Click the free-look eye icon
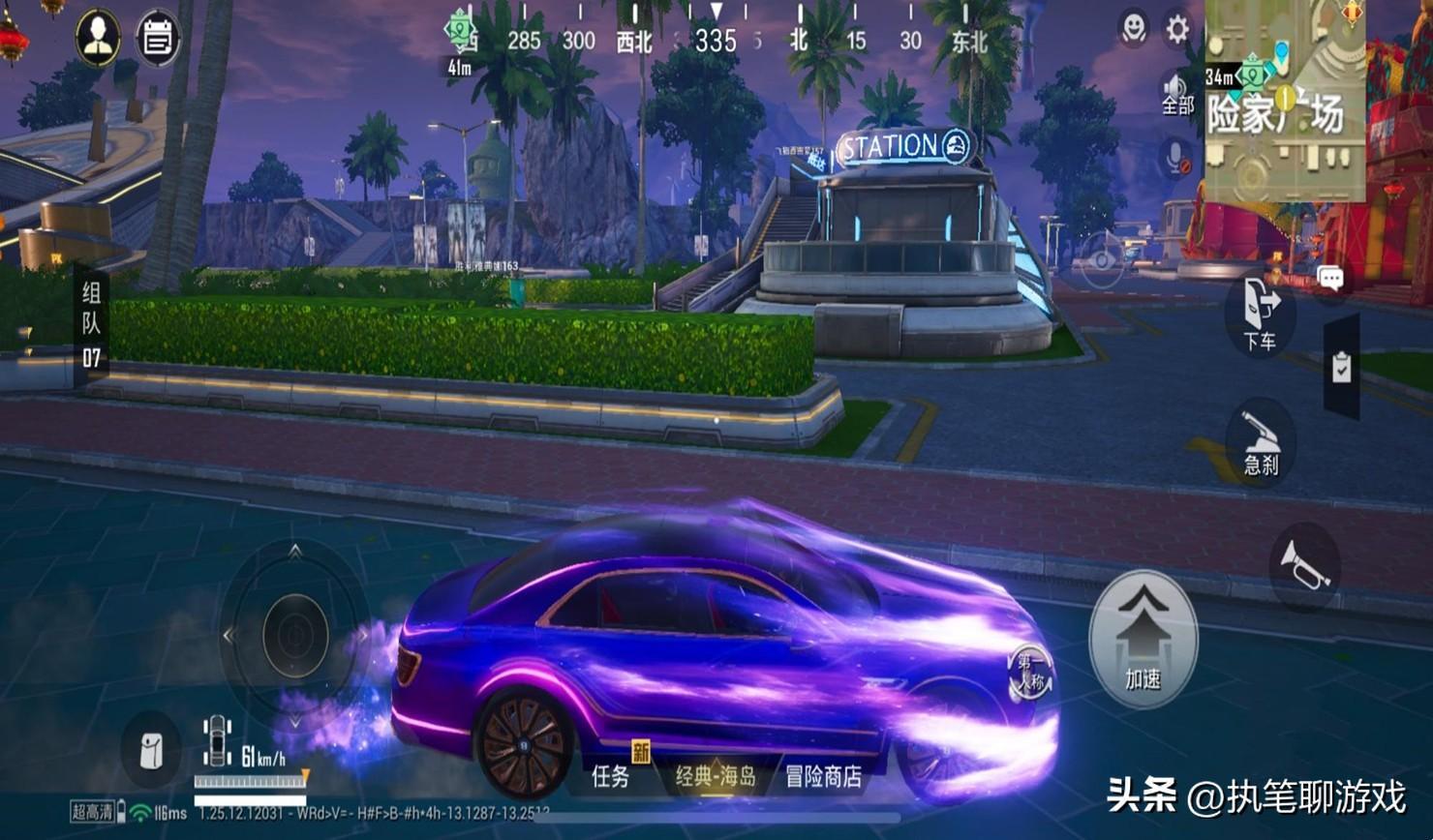 pos(1103,260)
